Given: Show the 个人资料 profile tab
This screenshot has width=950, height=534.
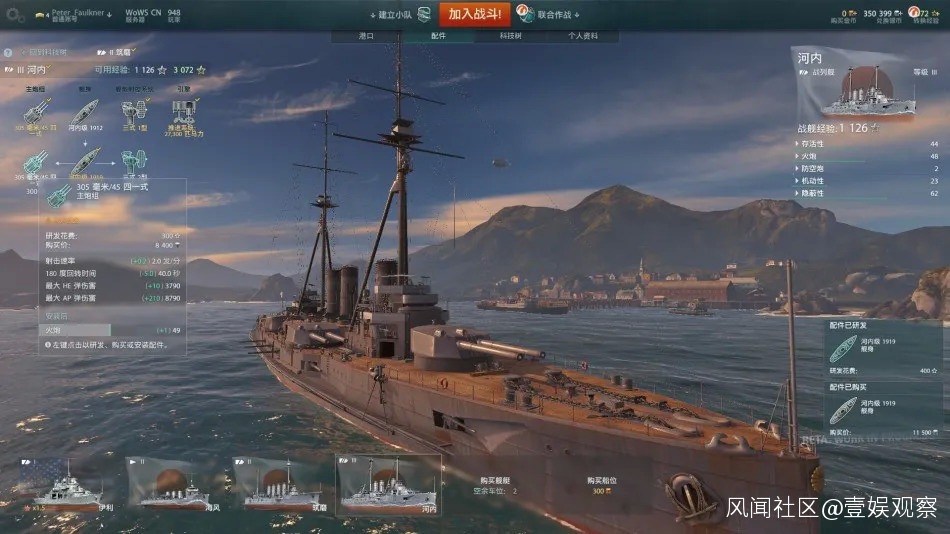Looking at the screenshot, I should coord(583,36).
